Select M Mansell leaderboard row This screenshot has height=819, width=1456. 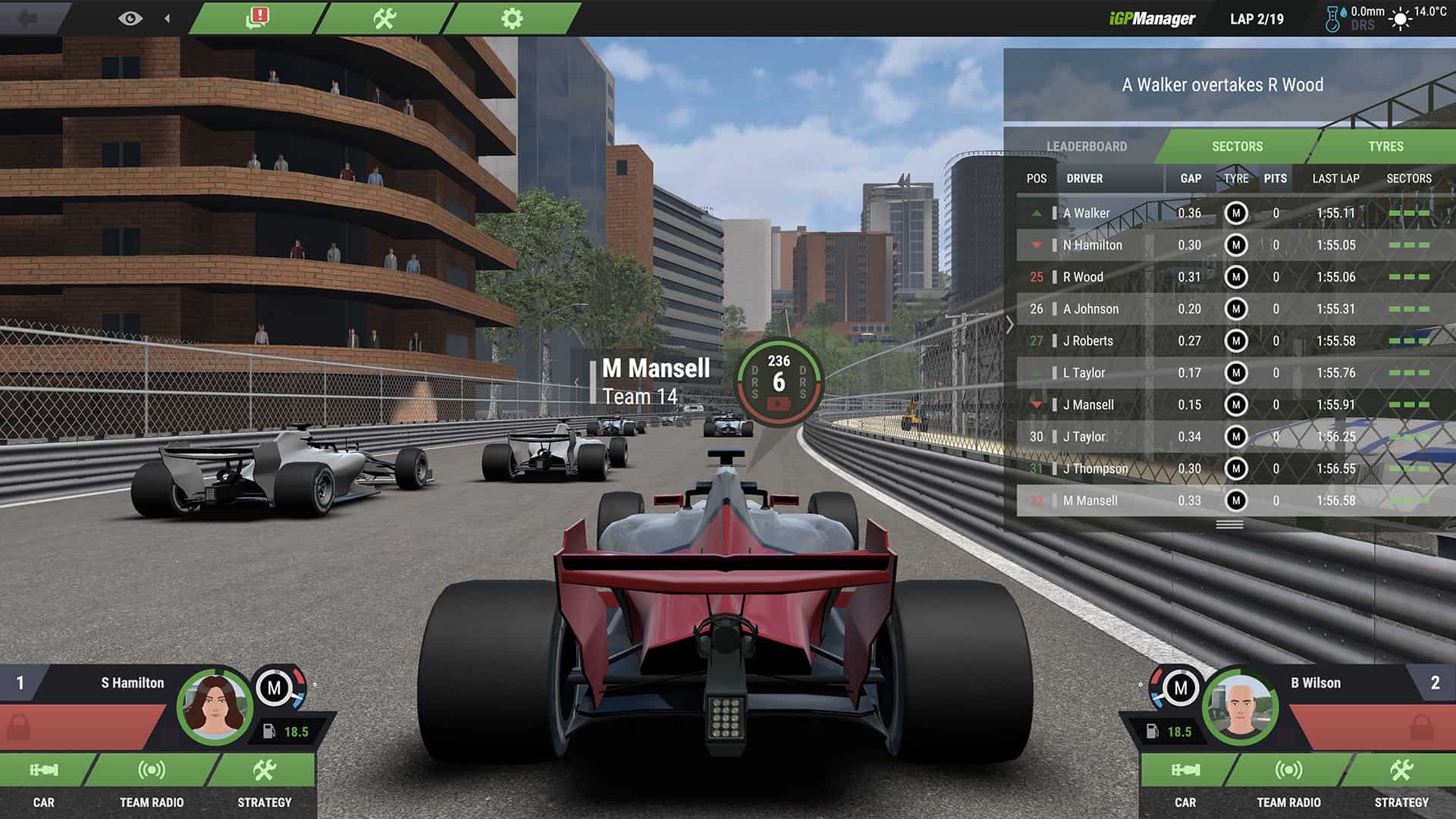[x=1090, y=500]
